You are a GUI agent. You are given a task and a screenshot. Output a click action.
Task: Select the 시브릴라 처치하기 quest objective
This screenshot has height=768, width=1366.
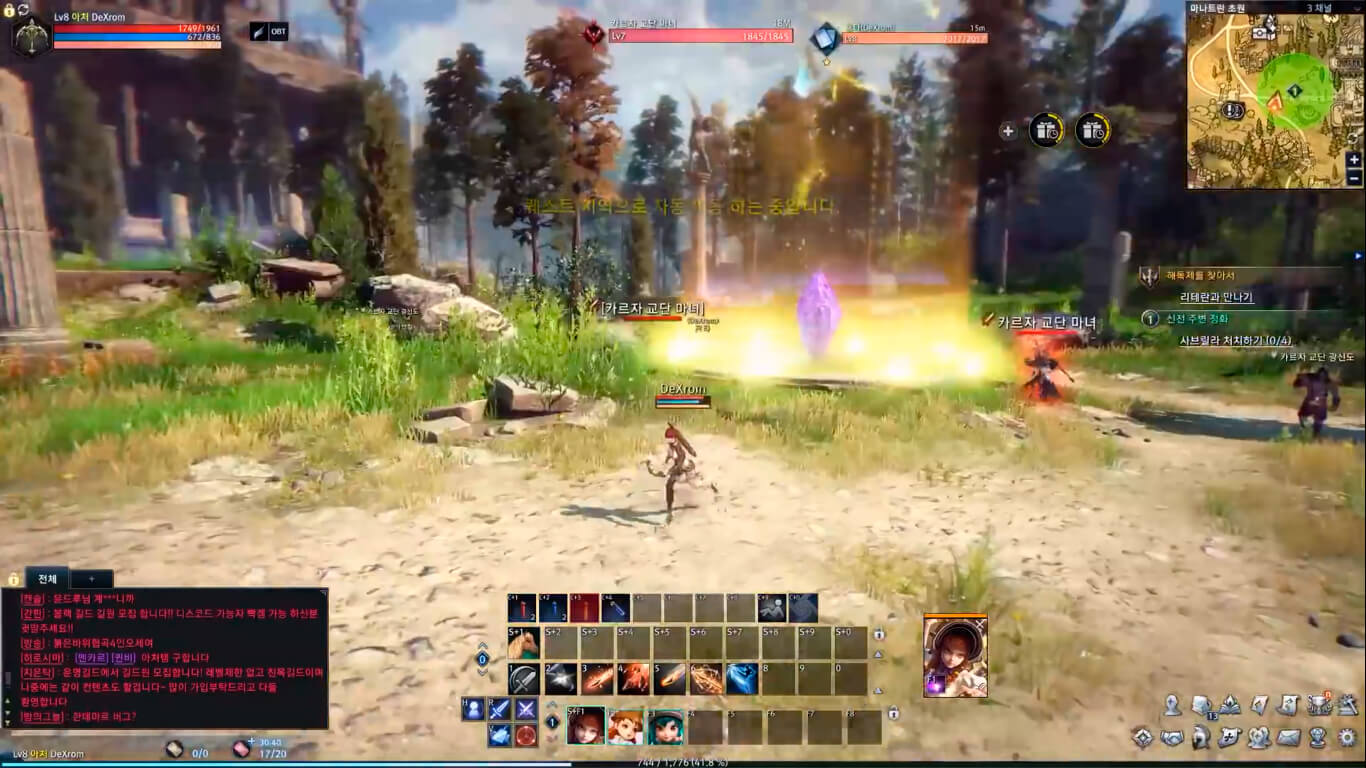tap(1235, 340)
